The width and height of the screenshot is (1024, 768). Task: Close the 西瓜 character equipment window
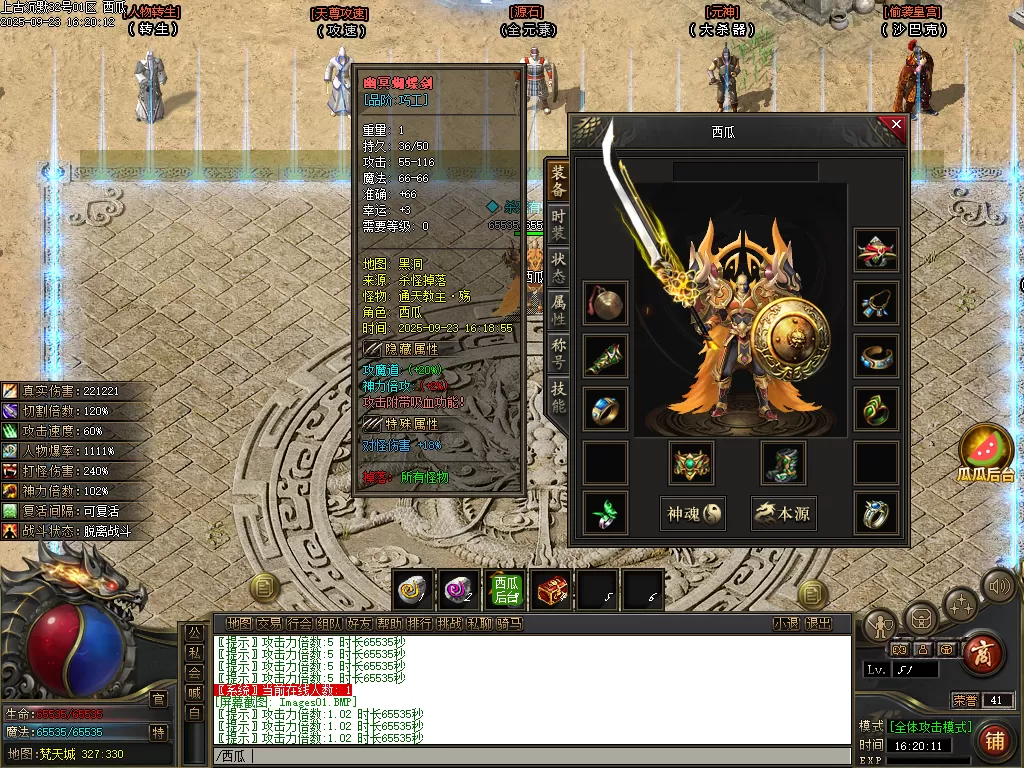tap(896, 125)
